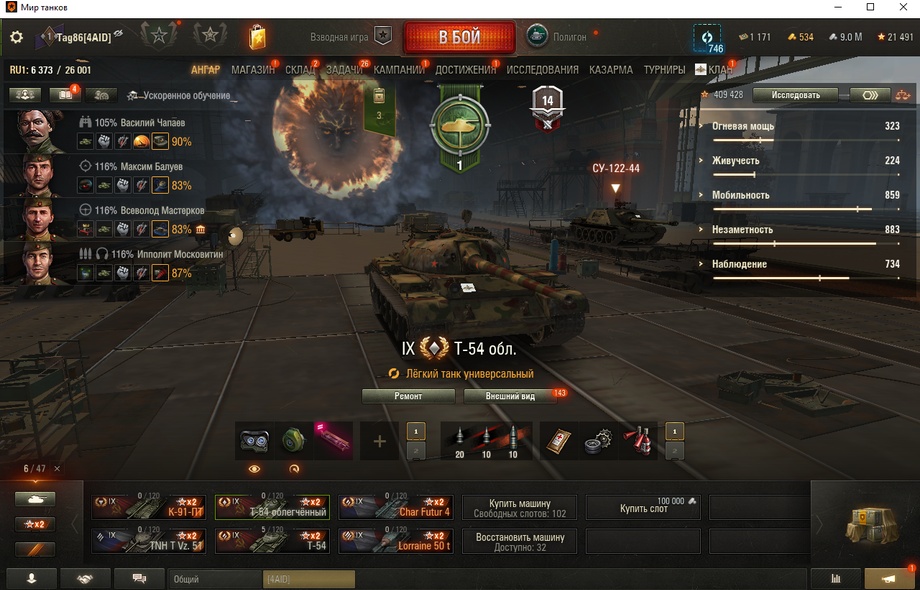Open the Полигон battle mode selector

[558, 37]
